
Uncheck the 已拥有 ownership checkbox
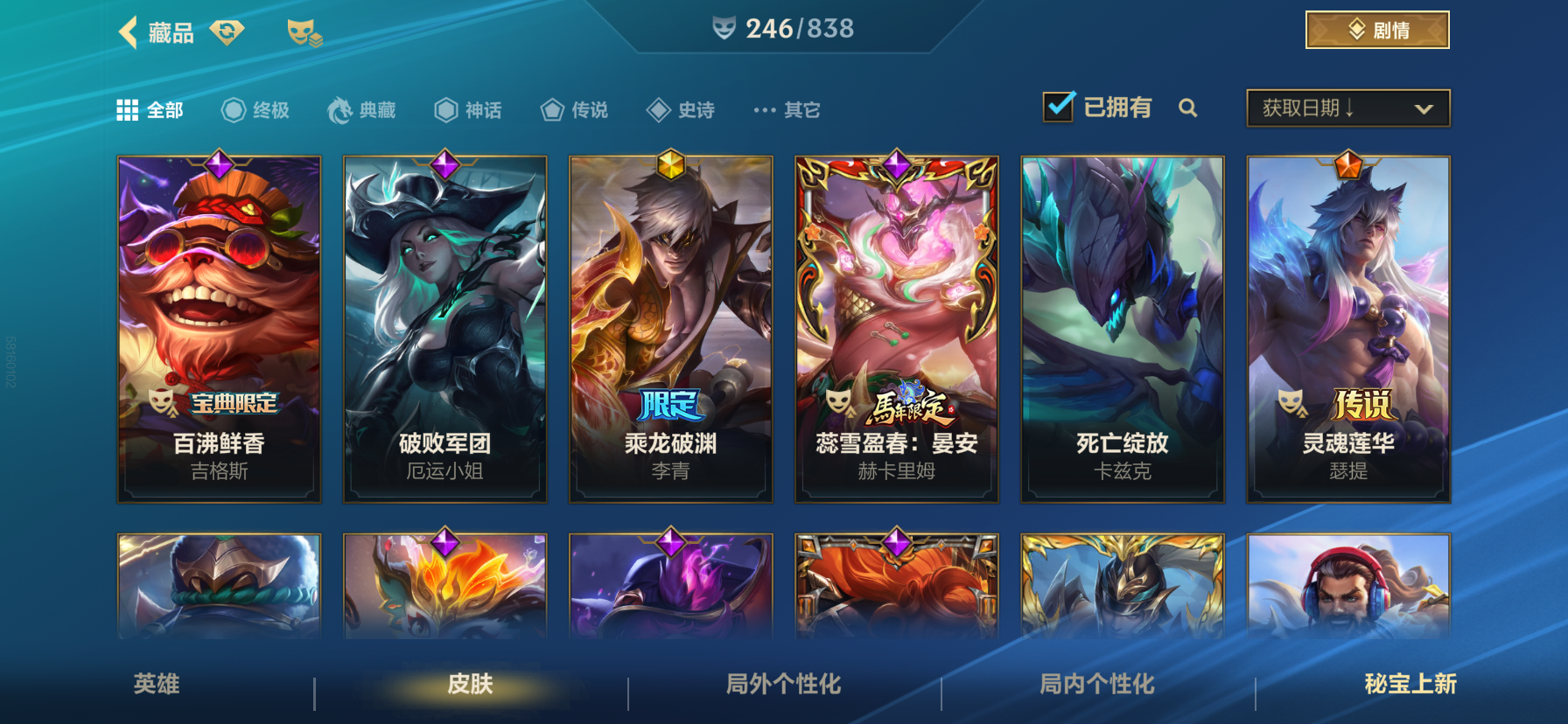click(x=1060, y=106)
